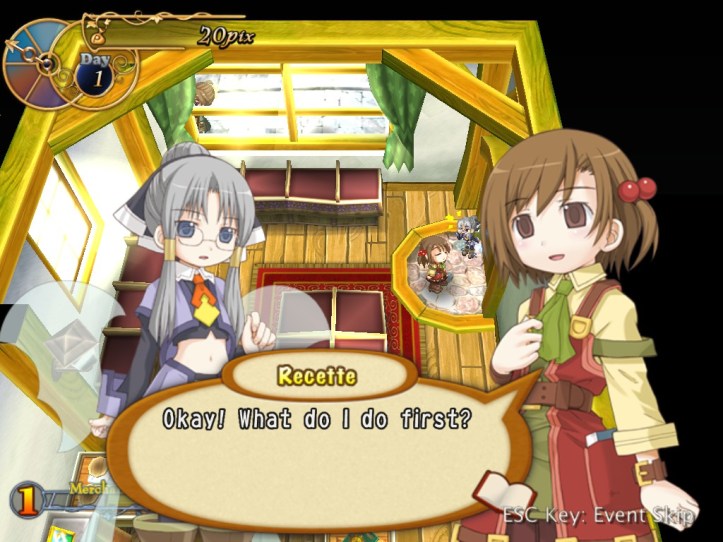Select the merchant level 1 badge
The height and width of the screenshot is (542, 723).
(30, 497)
